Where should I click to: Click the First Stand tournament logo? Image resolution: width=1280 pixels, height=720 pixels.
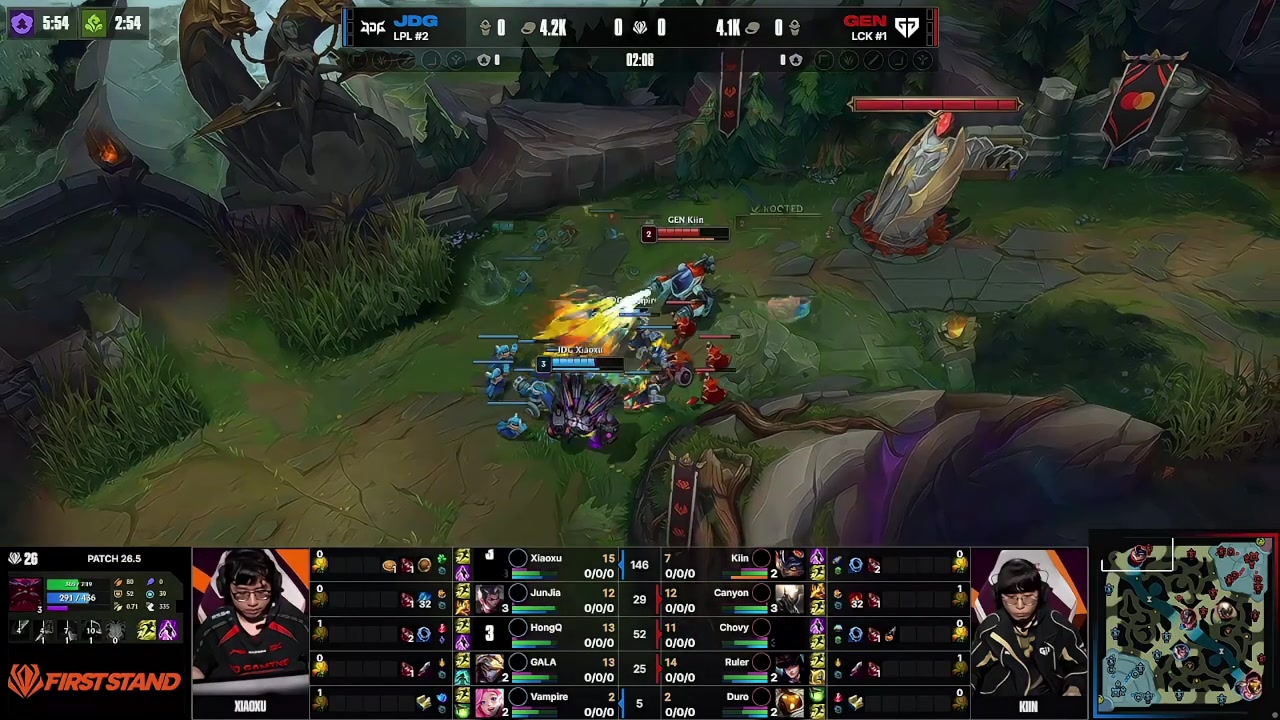[x=95, y=682]
